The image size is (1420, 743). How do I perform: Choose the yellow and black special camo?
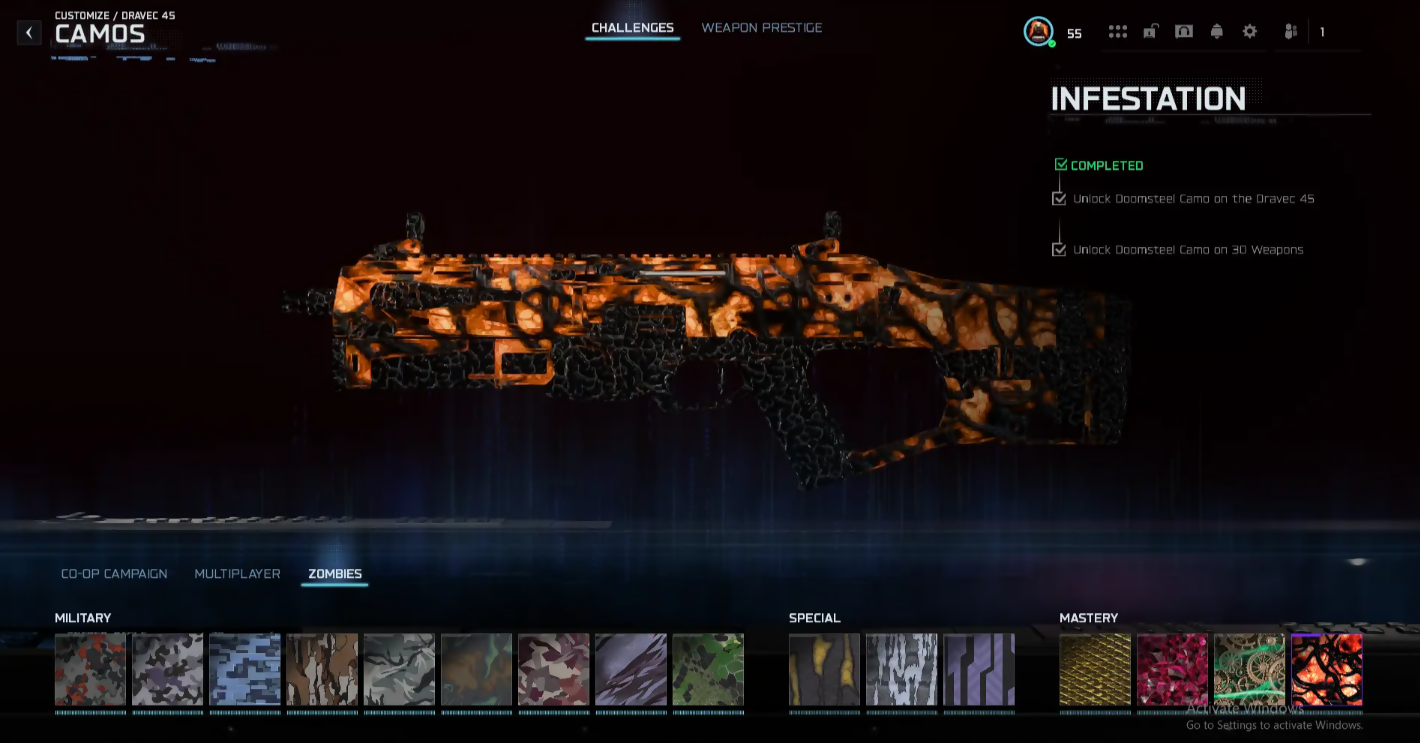coord(824,669)
